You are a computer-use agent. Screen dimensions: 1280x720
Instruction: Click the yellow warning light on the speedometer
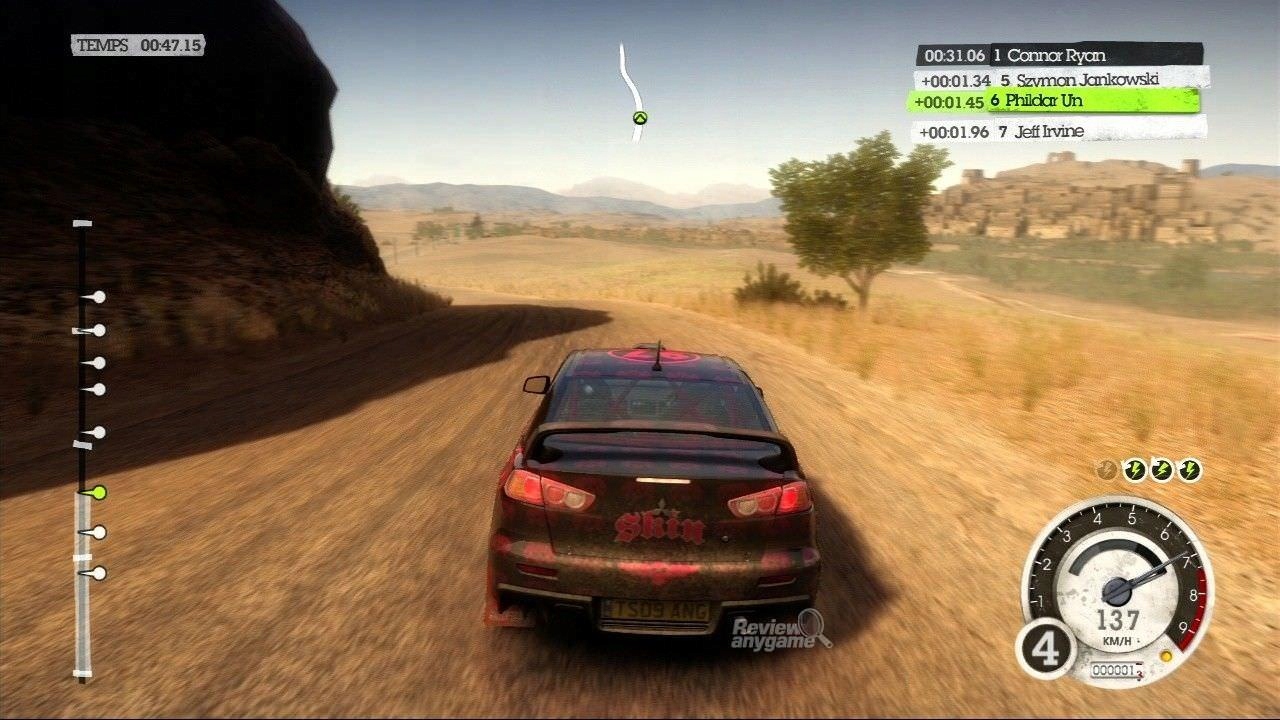[x=1166, y=656]
